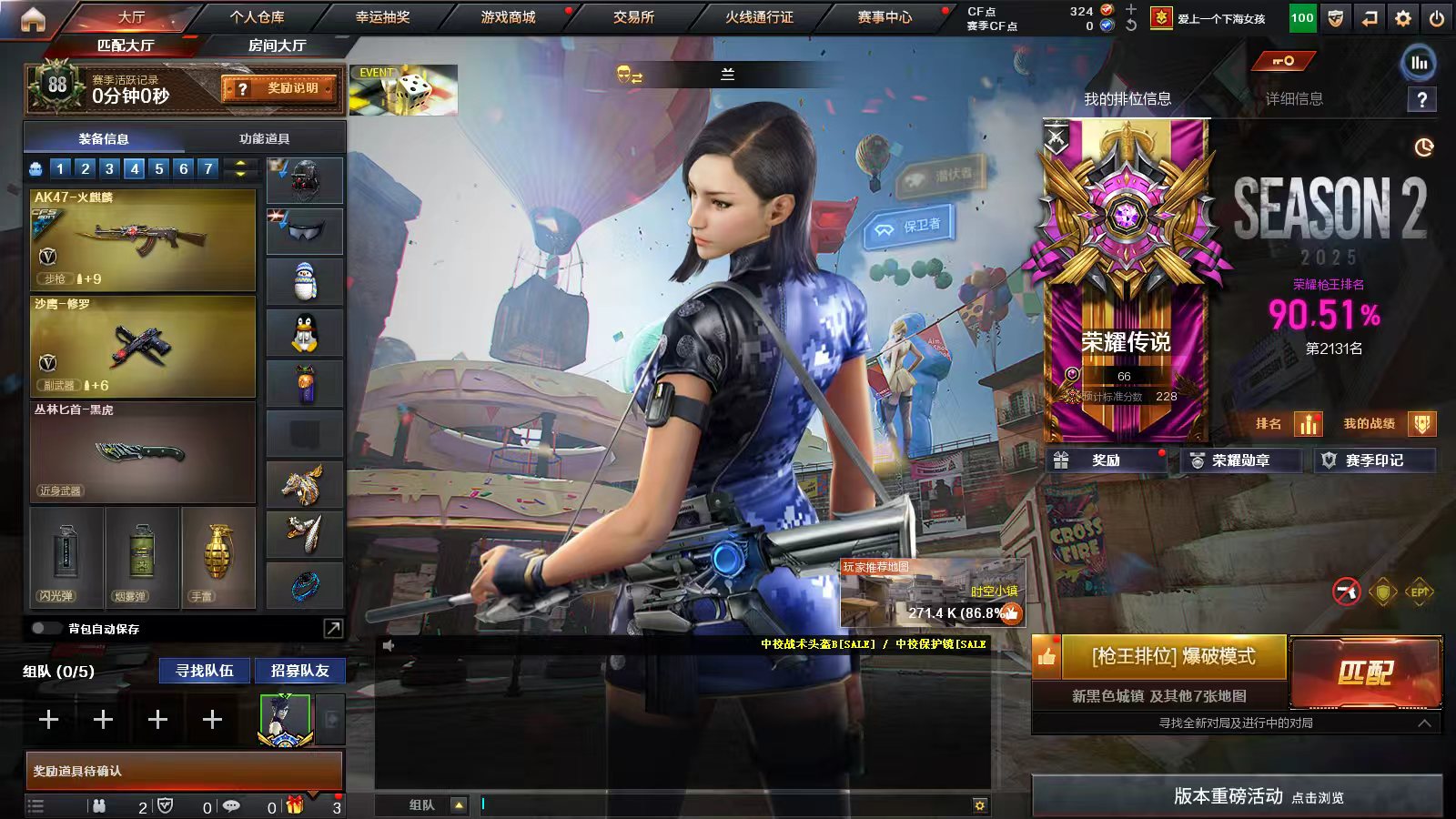Toggle 背包自动保存 switch
The image size is (1456, 819).
click(45, 629)
